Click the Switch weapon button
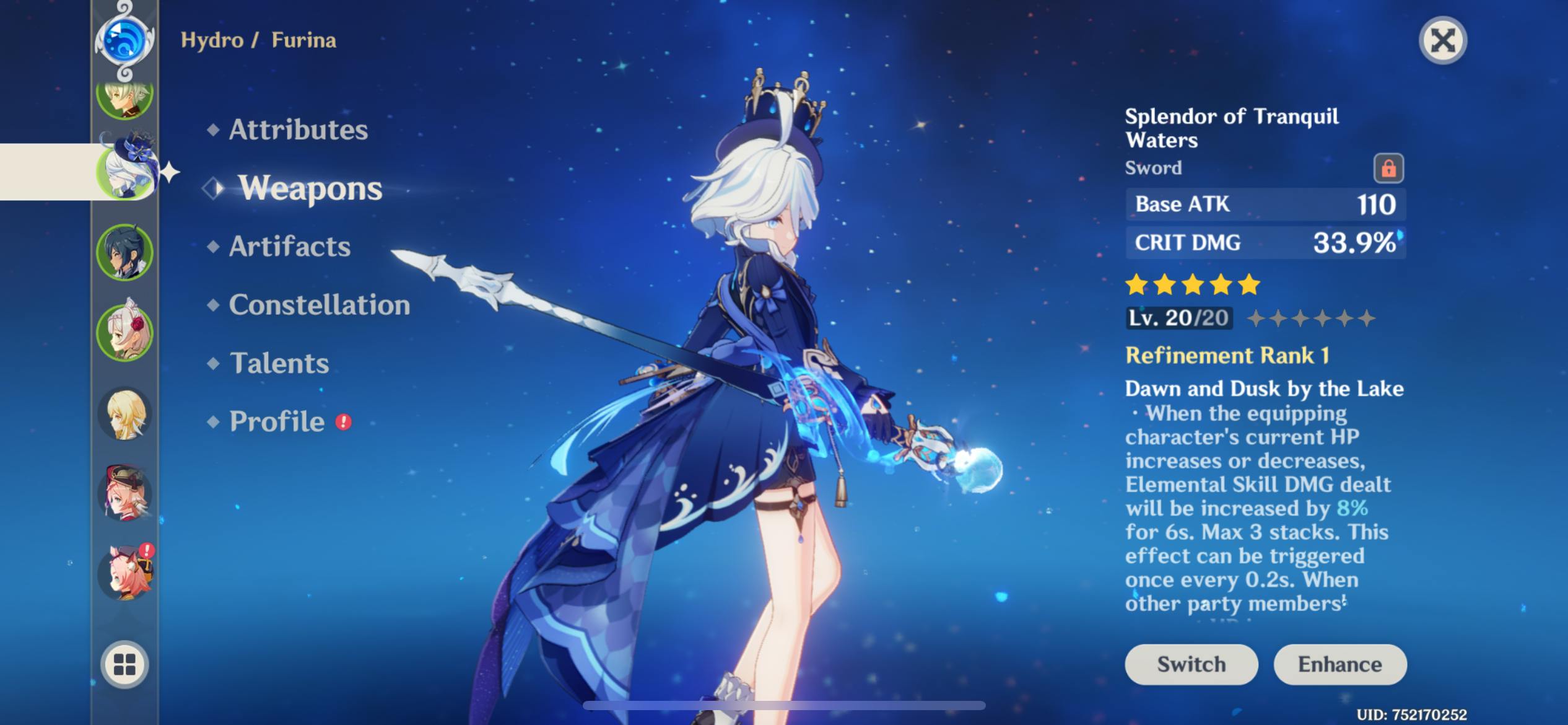 point(1191,664)
